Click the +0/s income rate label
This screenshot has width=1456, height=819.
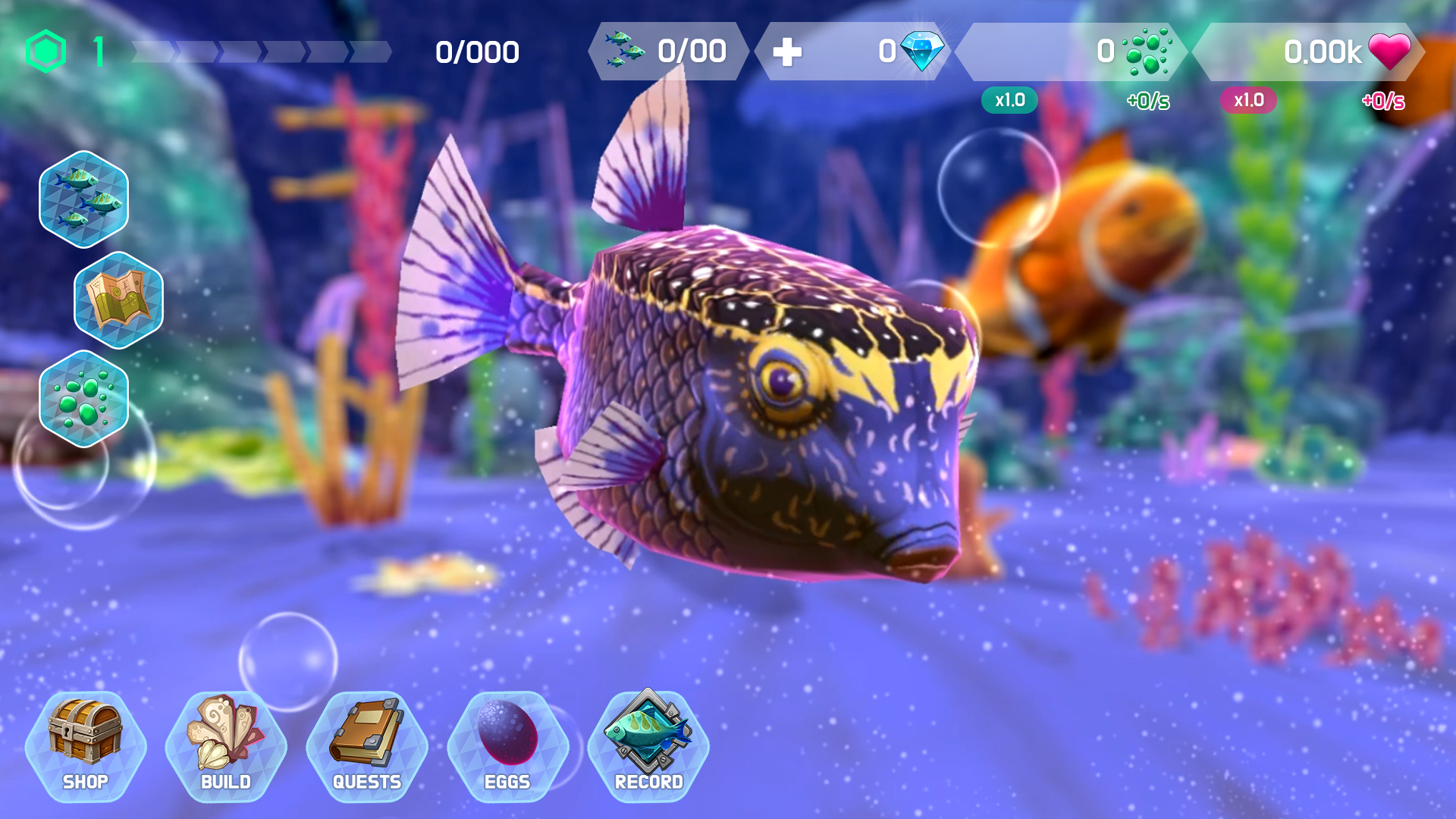(x=1147, y=99)
